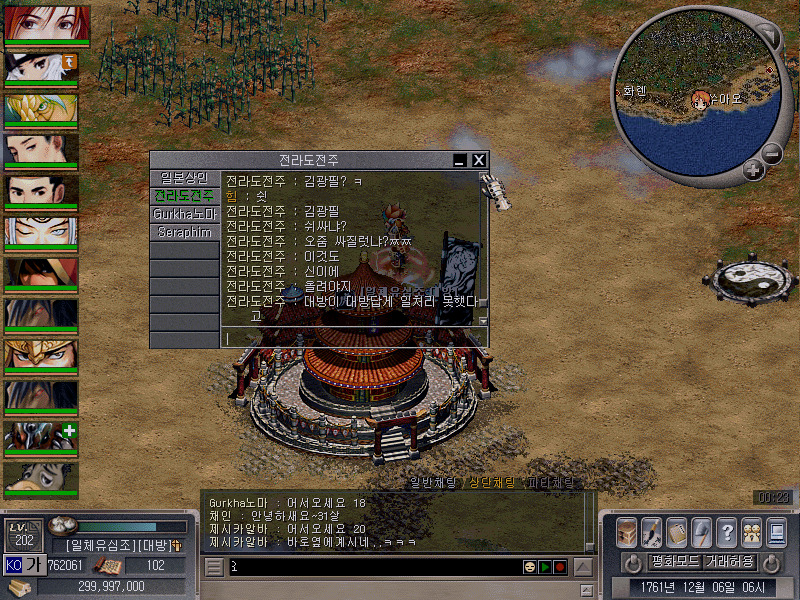Zoom out the minimap with the minus button
800x600 pixels.
(771, 154)
